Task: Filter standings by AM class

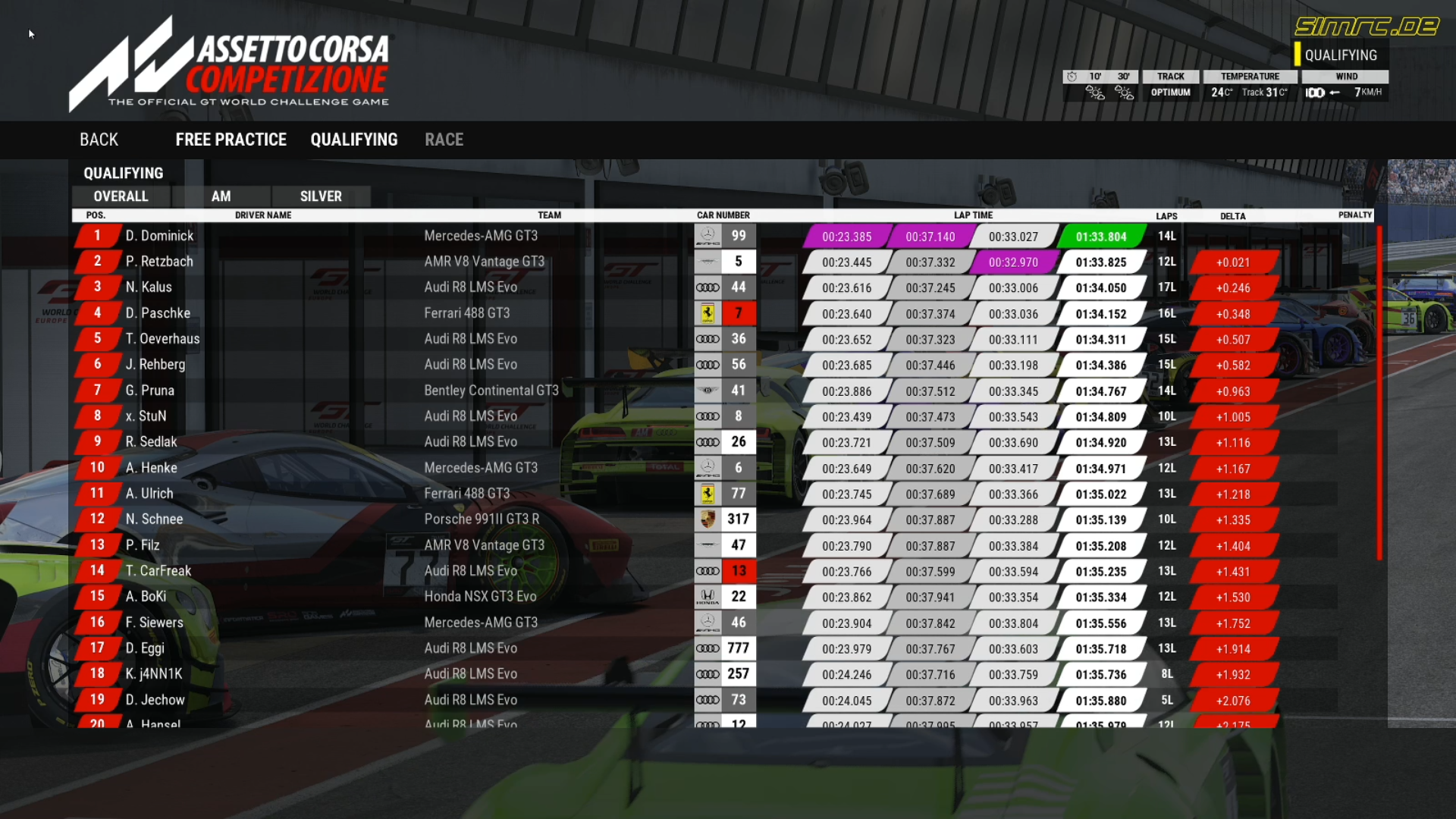Action: [x=221, y=196]
